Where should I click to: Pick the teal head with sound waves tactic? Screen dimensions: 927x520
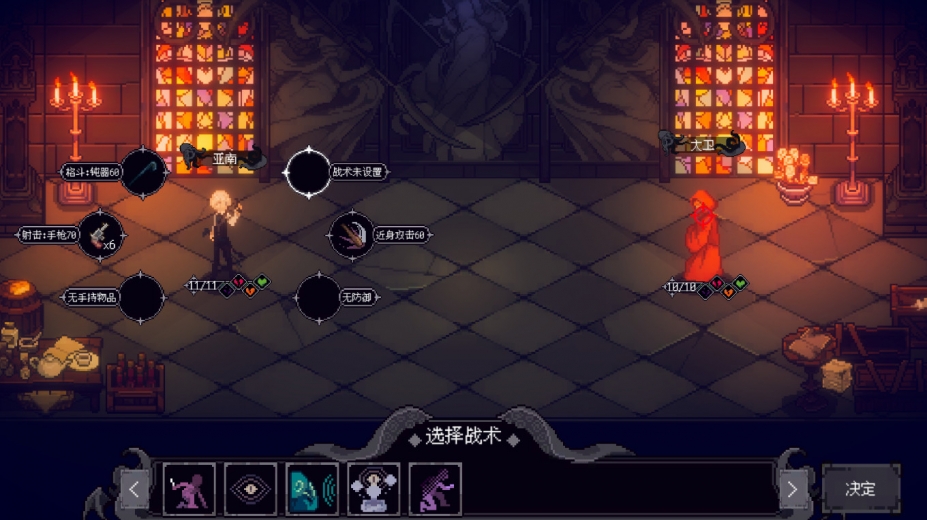(312, 489)
